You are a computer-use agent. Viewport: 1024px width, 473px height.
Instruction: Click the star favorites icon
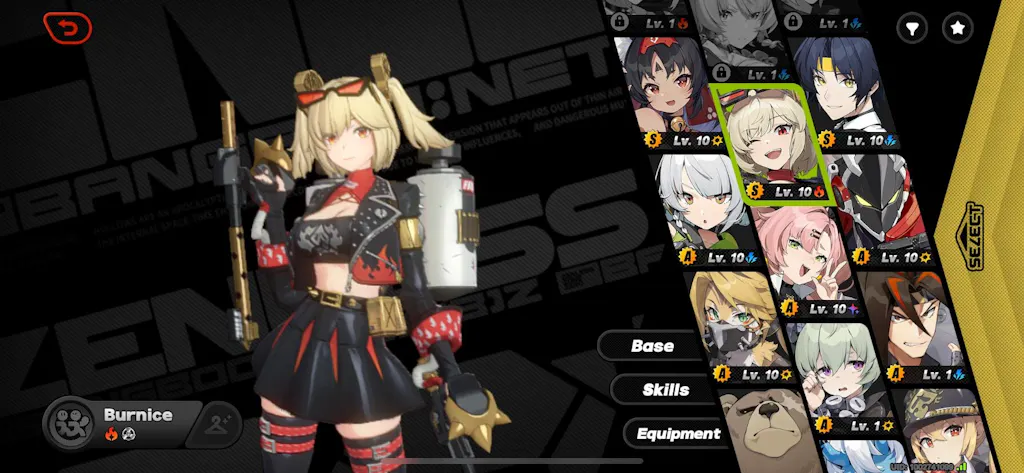[x=958, y=28]
